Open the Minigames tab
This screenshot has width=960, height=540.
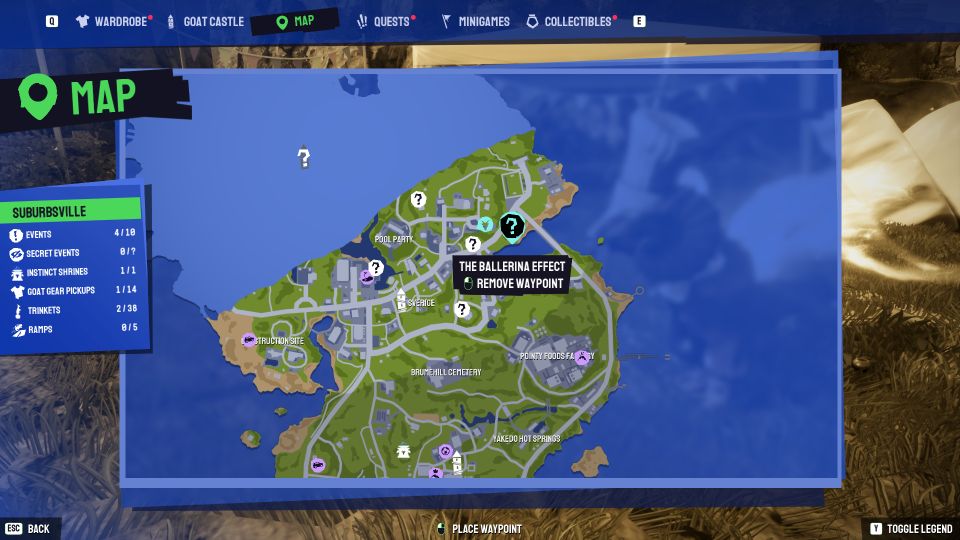coord(475,21)
